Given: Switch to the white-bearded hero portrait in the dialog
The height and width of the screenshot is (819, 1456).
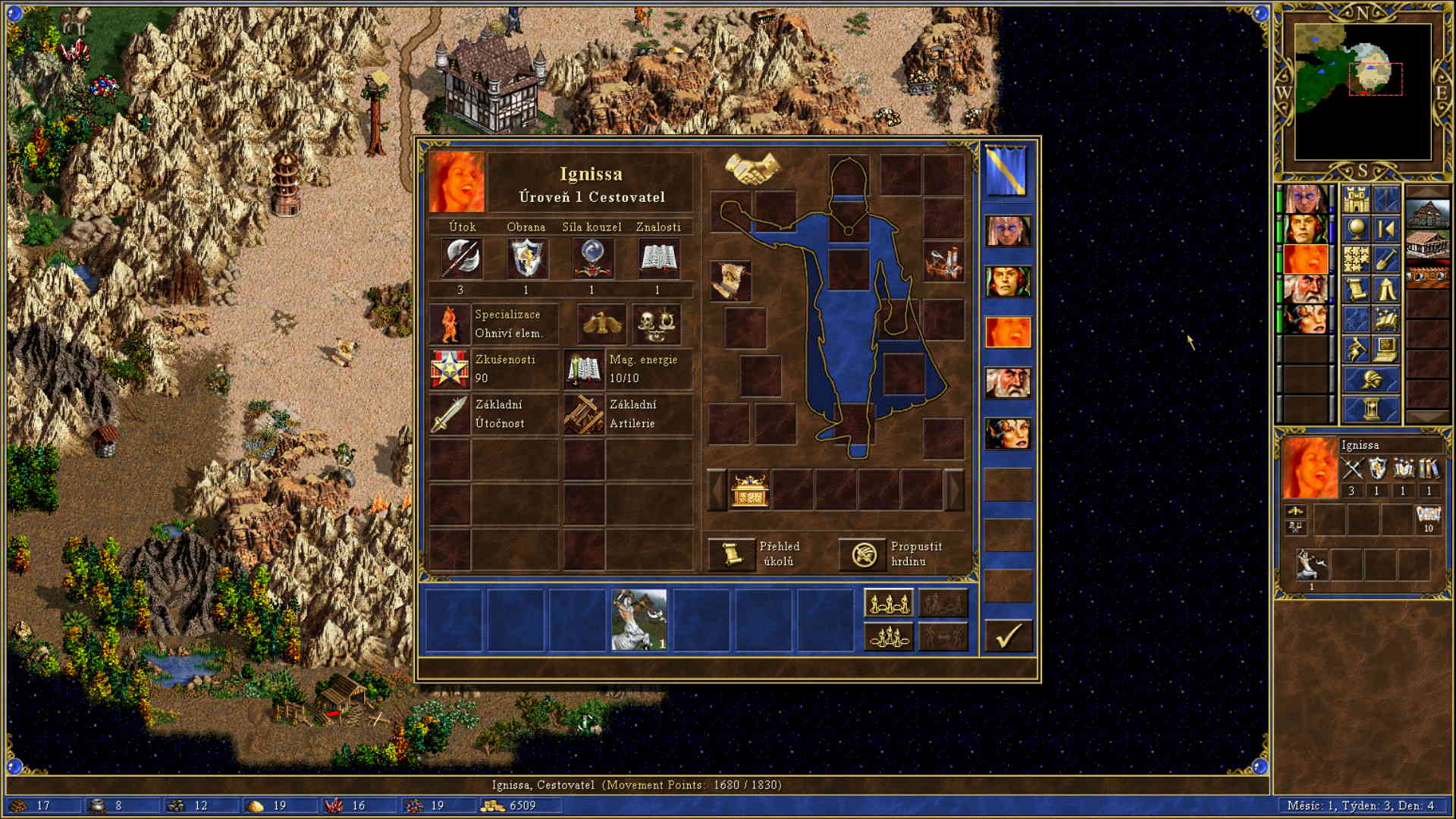Looking at the screenshot, I should point(1007,382).
